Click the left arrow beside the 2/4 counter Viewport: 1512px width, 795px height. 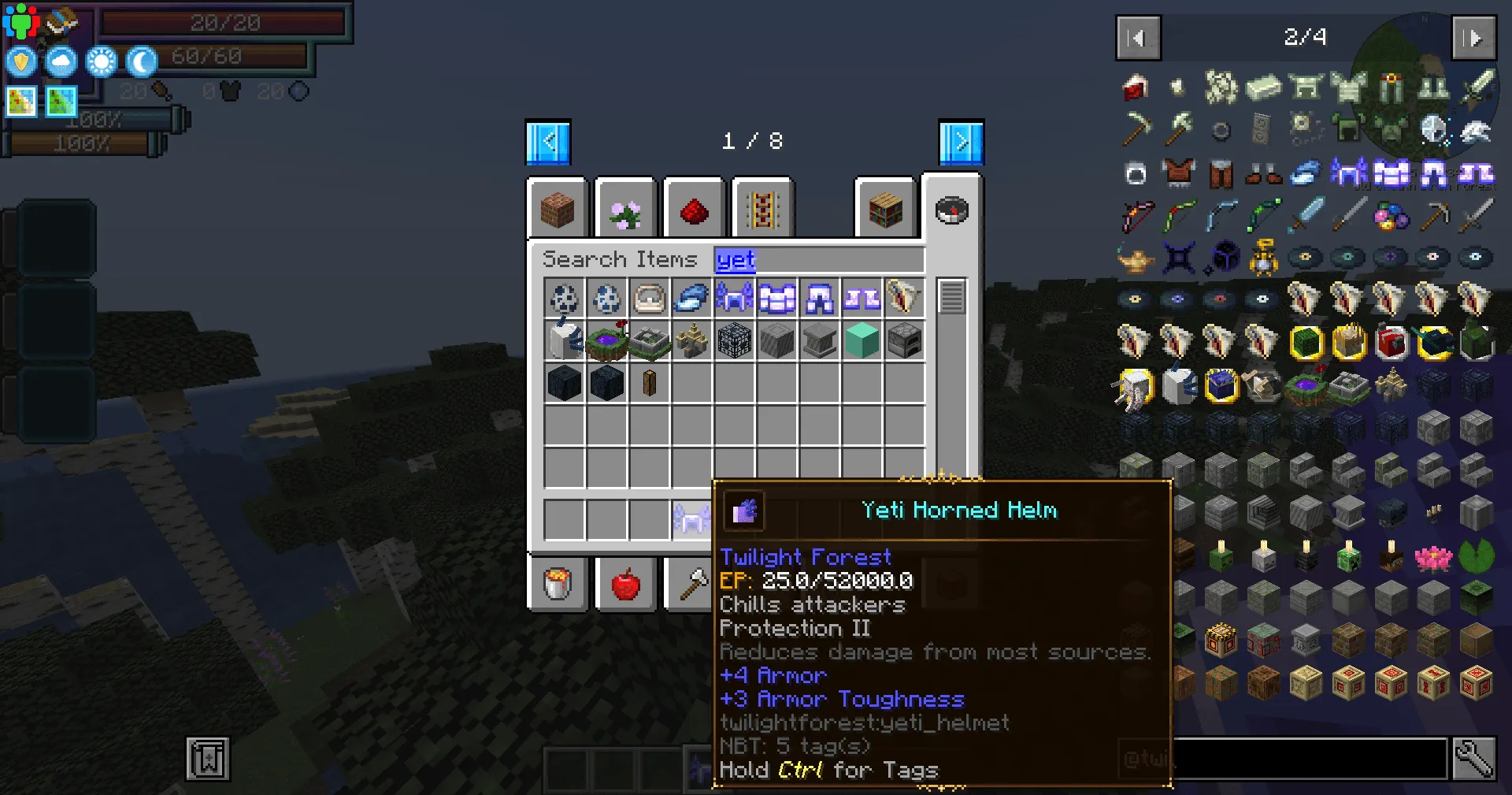point(1137,38)
